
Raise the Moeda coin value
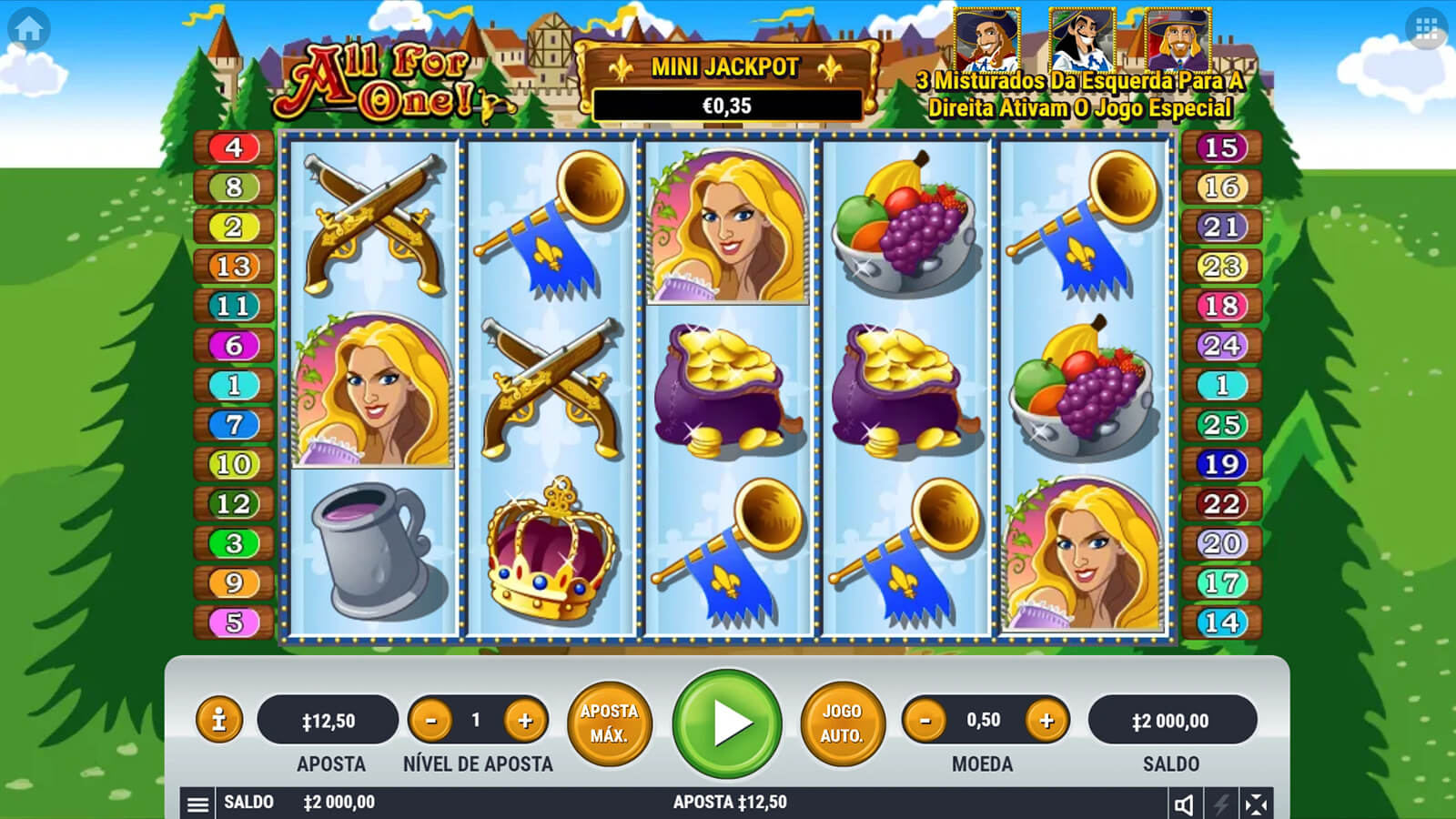click(1046, 721)
